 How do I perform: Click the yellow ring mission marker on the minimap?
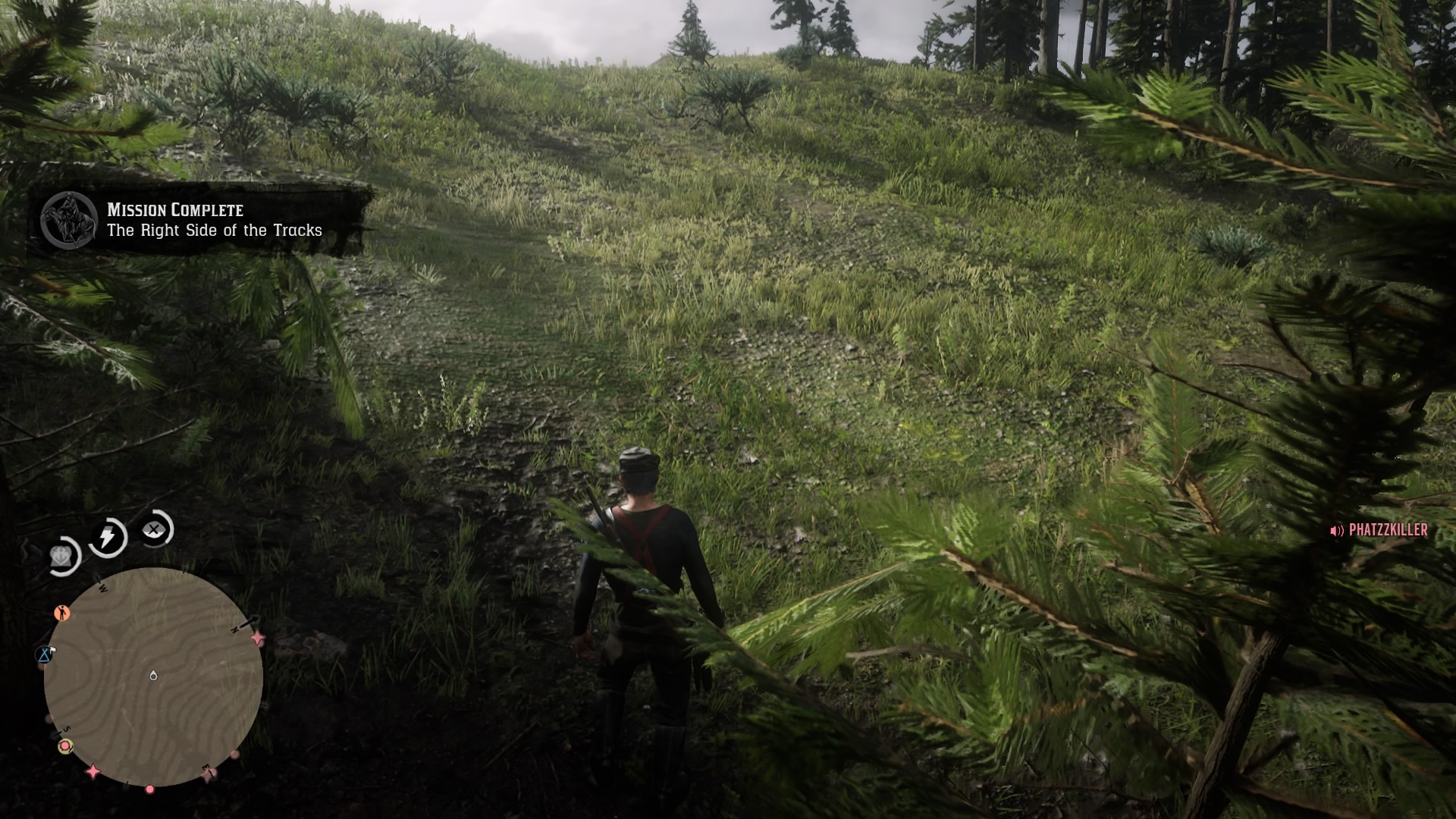click(64, 746)
